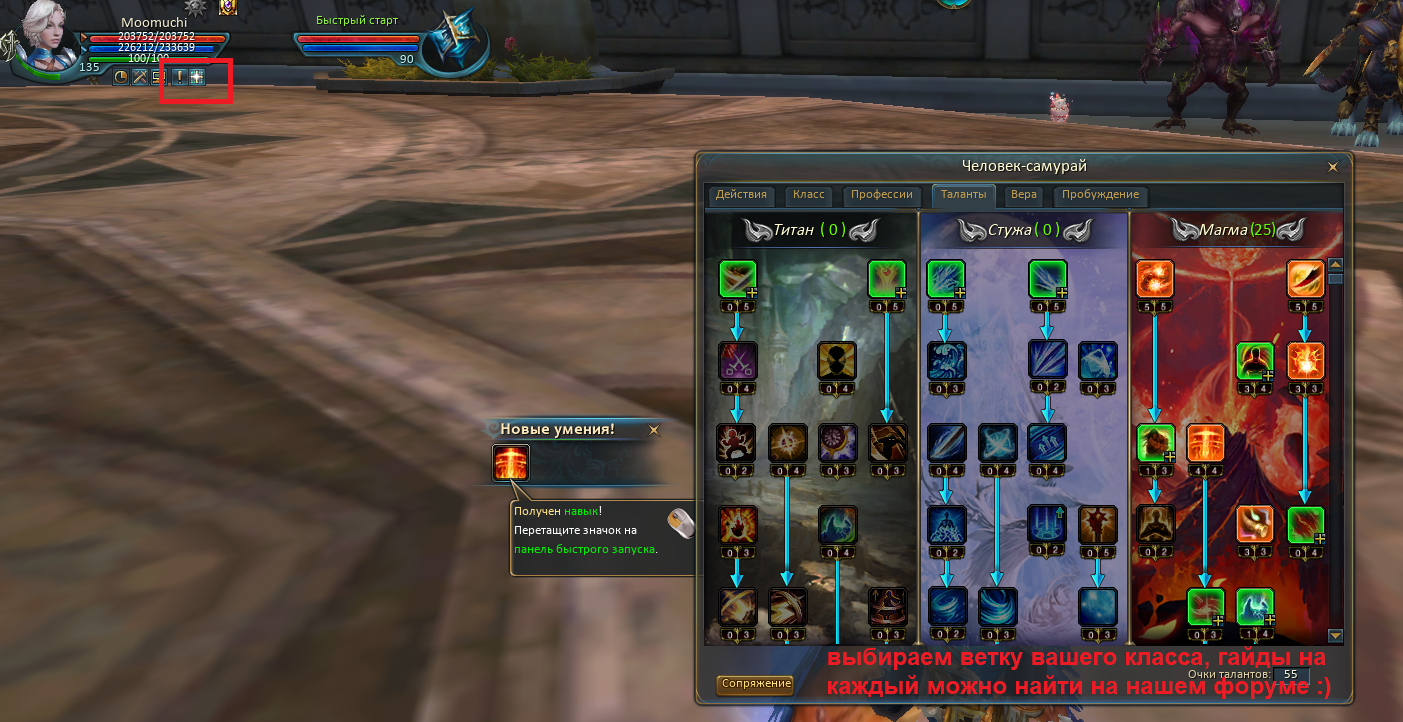Switch to the Пробуждение tab
This screenshot has height=722, width=1403.
pyautogui.click(x=1100, y=195)
